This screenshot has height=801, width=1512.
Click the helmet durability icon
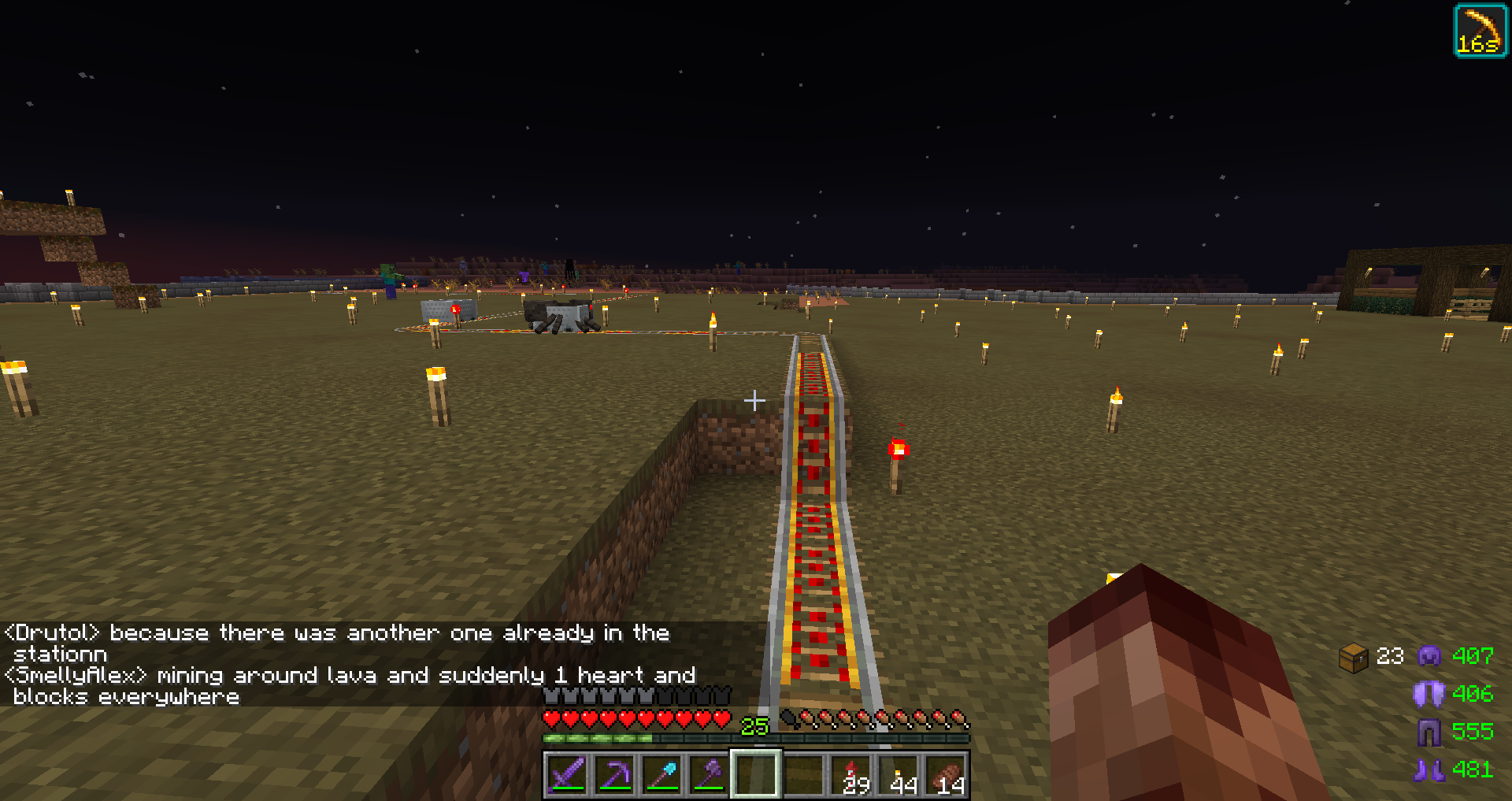point(1429,655)
